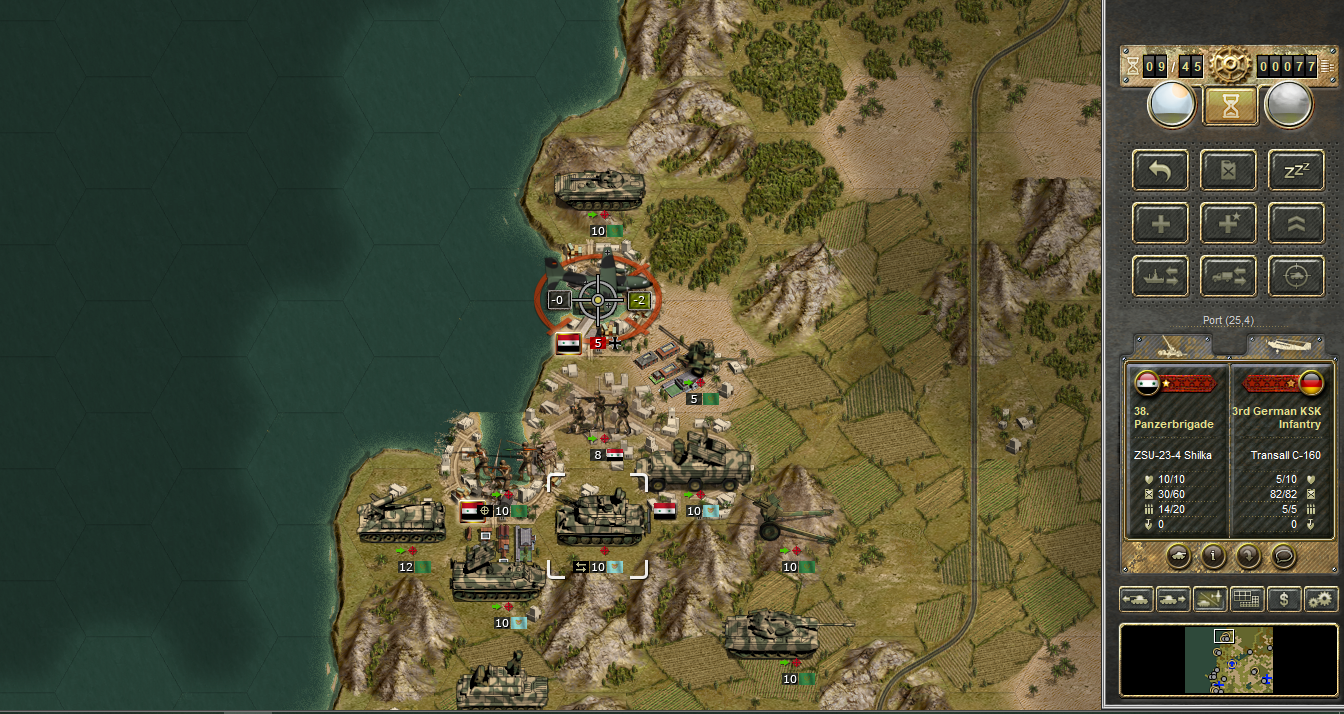
Task: Click the round tank icon button
Action: click(1178, 554)
